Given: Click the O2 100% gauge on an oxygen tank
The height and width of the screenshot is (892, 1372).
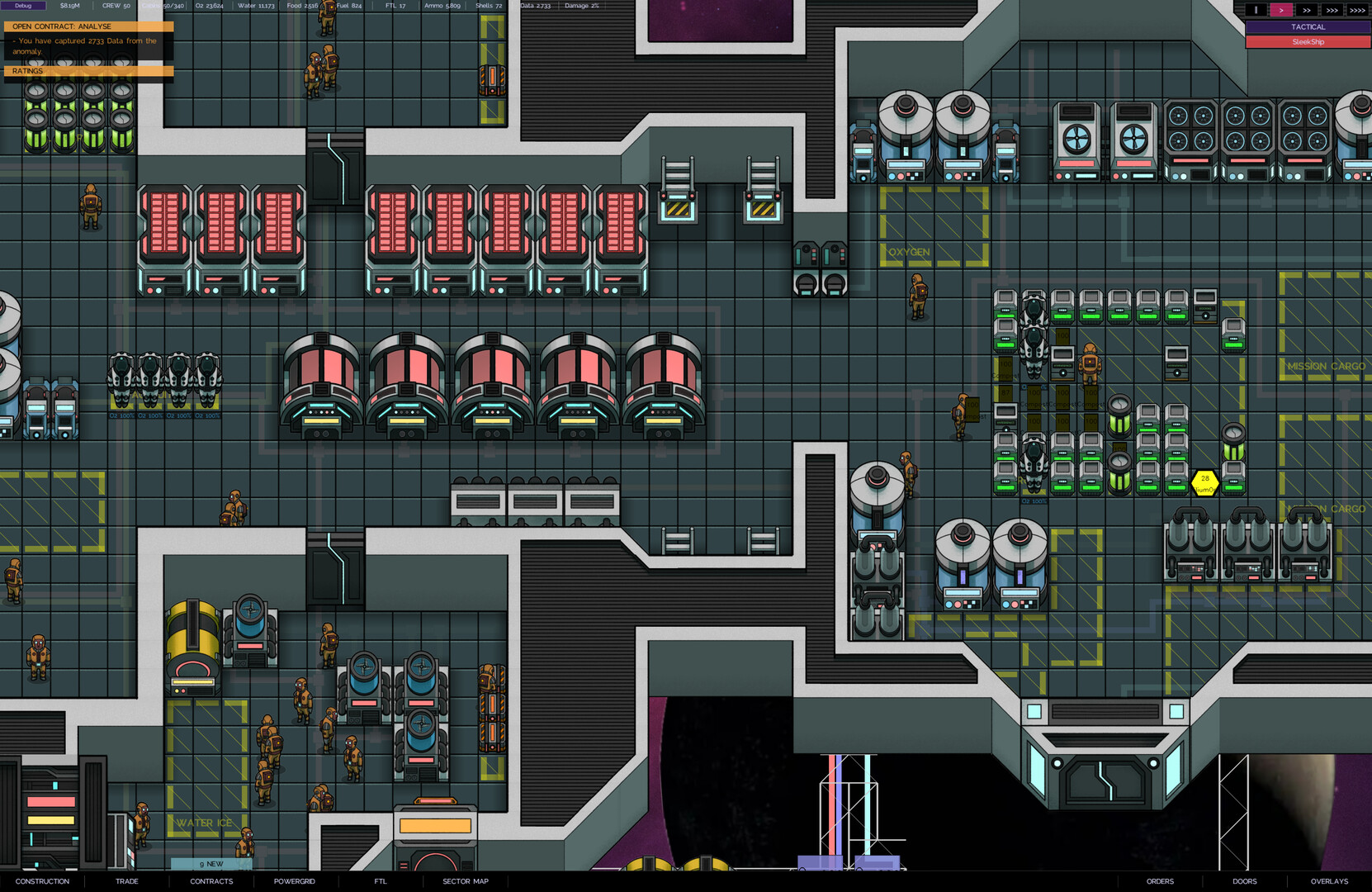Looking at the screenshot, I should point(124,415).
